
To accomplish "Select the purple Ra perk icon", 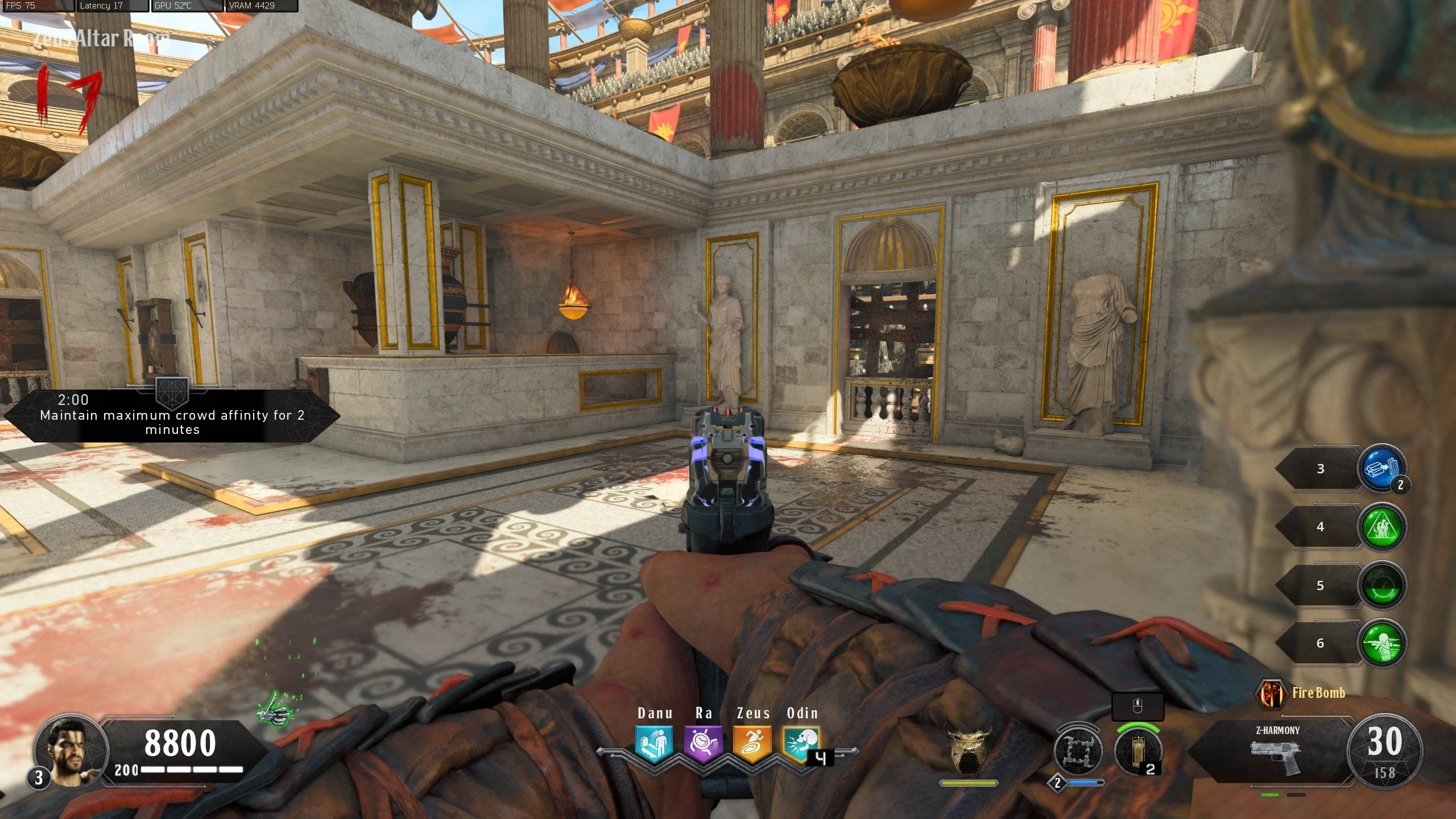I will pos(703,743).
